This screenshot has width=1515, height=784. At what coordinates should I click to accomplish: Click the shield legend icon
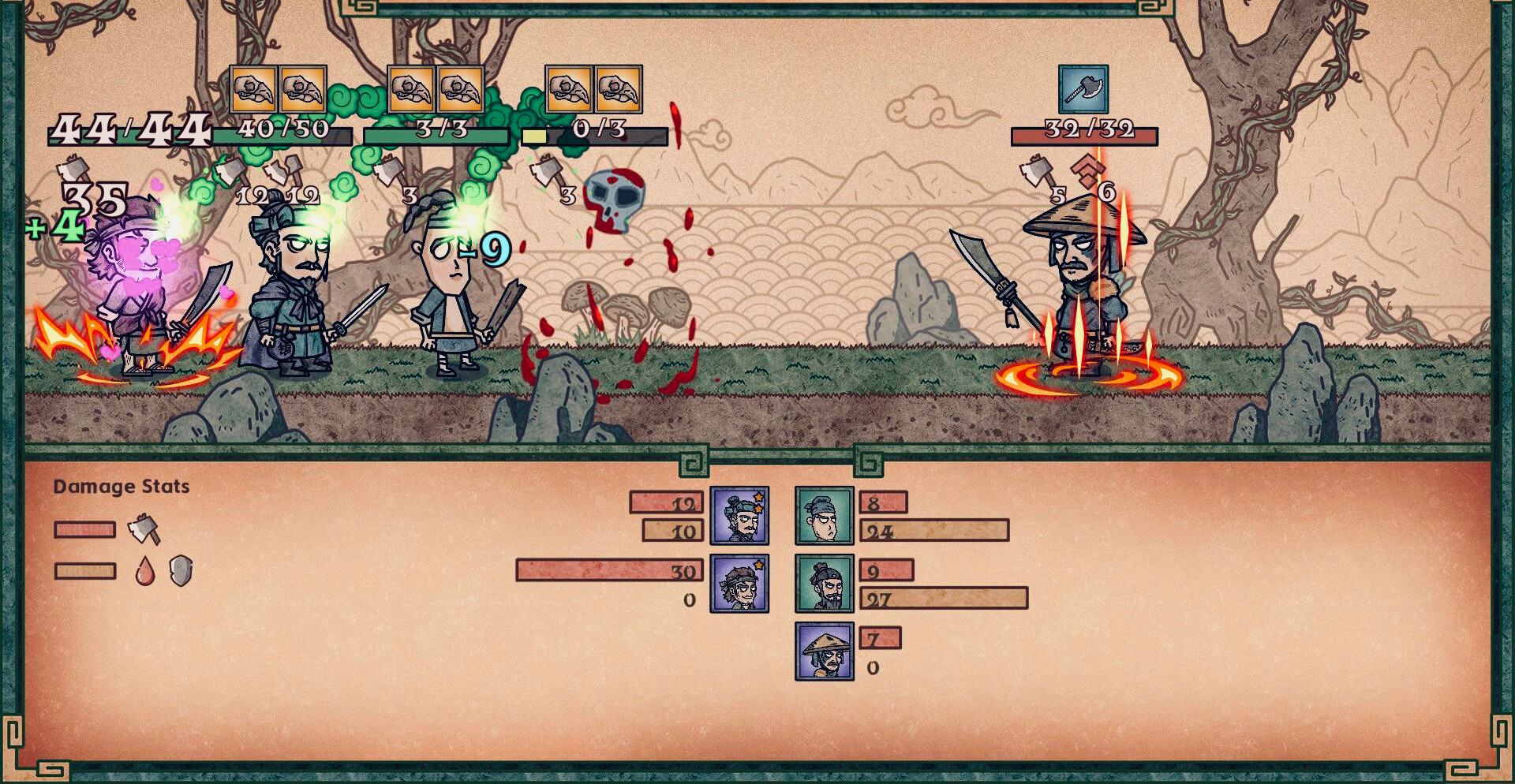(181, 570)
